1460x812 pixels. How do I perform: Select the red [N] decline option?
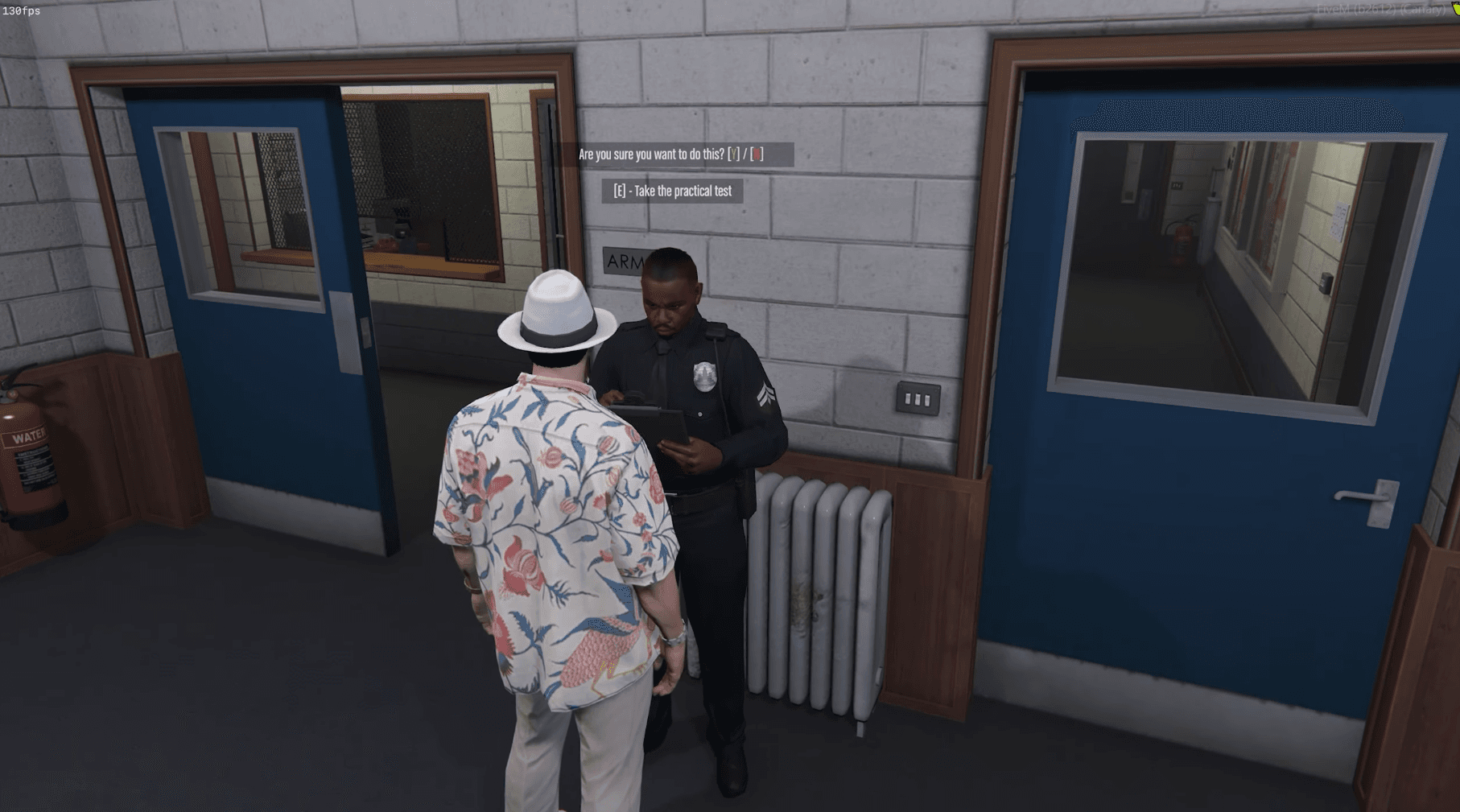click(757, 155)
